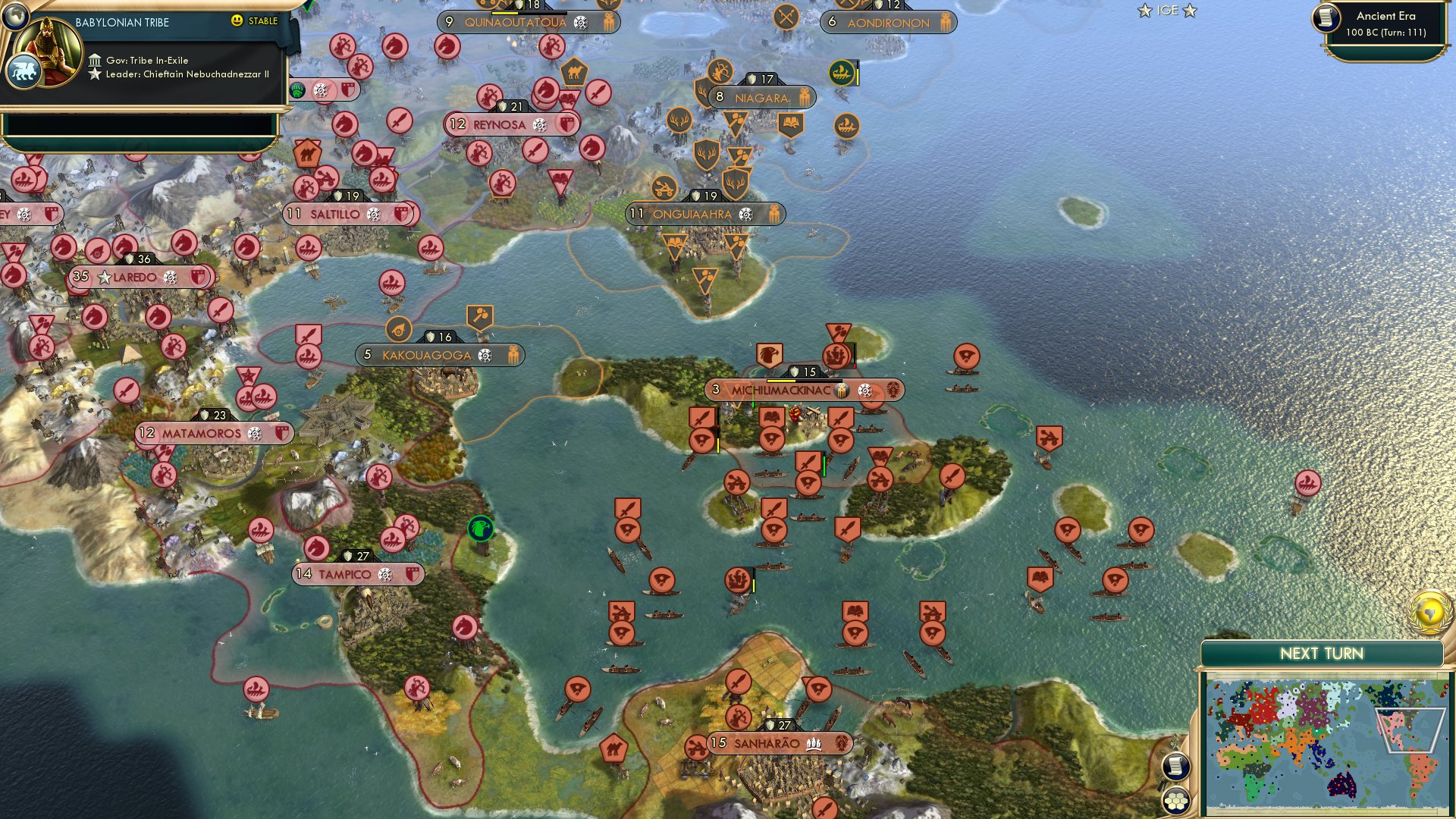
Task: Toggle the green goody hut marker near Tampico
Action: click(480, 529)
